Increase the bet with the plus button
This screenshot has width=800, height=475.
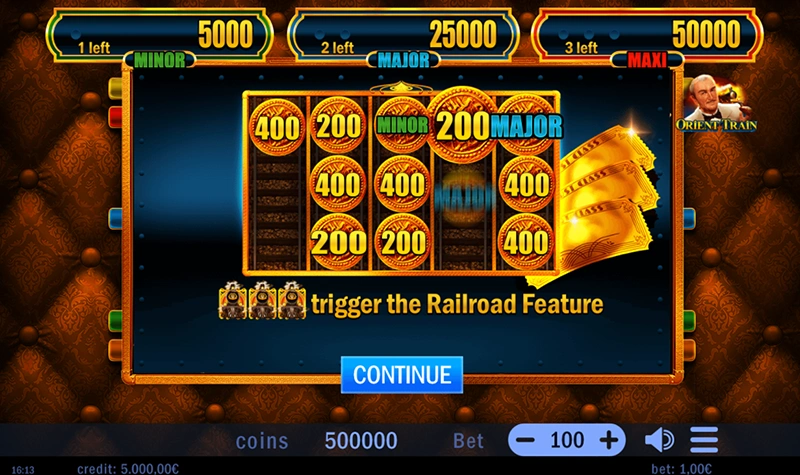(x=608, y=440)
